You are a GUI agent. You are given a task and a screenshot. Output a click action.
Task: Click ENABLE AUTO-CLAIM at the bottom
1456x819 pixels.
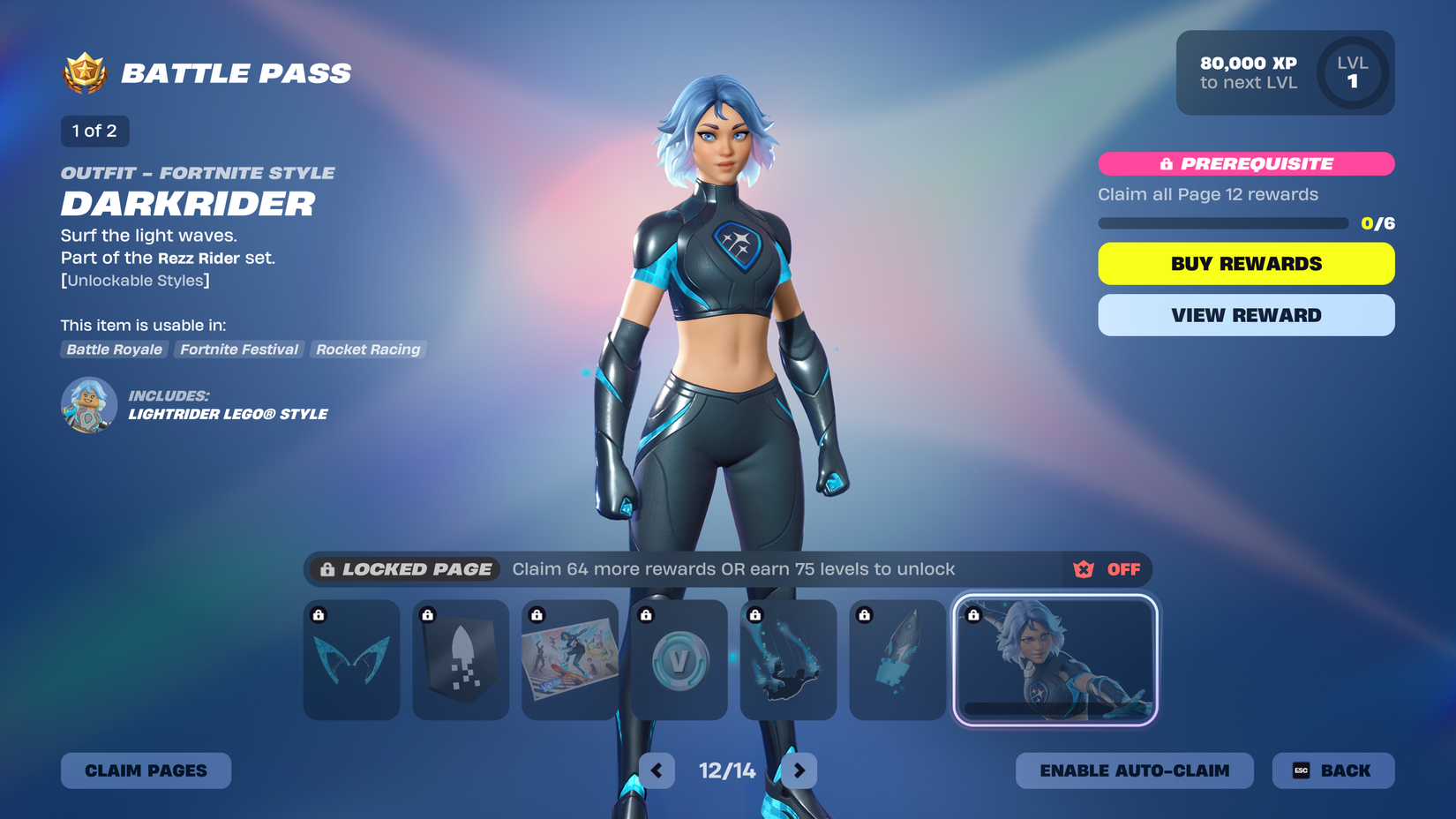pyautogui.click(x=1134, y=770)
